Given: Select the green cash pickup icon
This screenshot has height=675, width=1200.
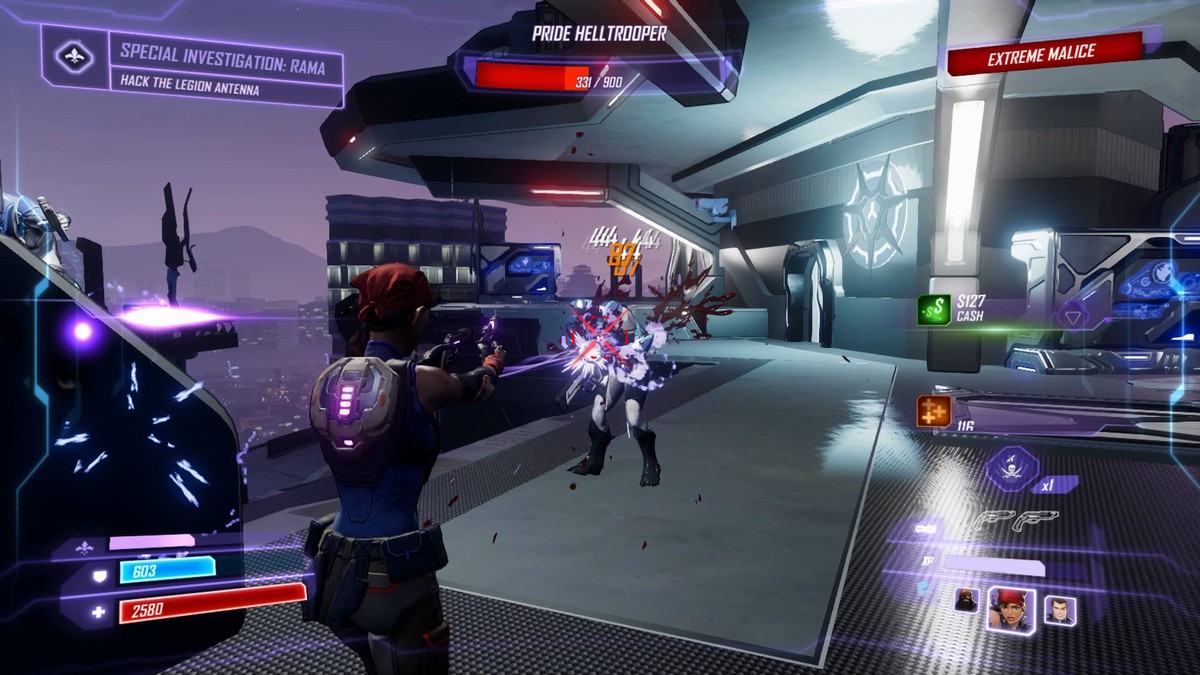Looking at the screenshot, I should coord(936,311).
